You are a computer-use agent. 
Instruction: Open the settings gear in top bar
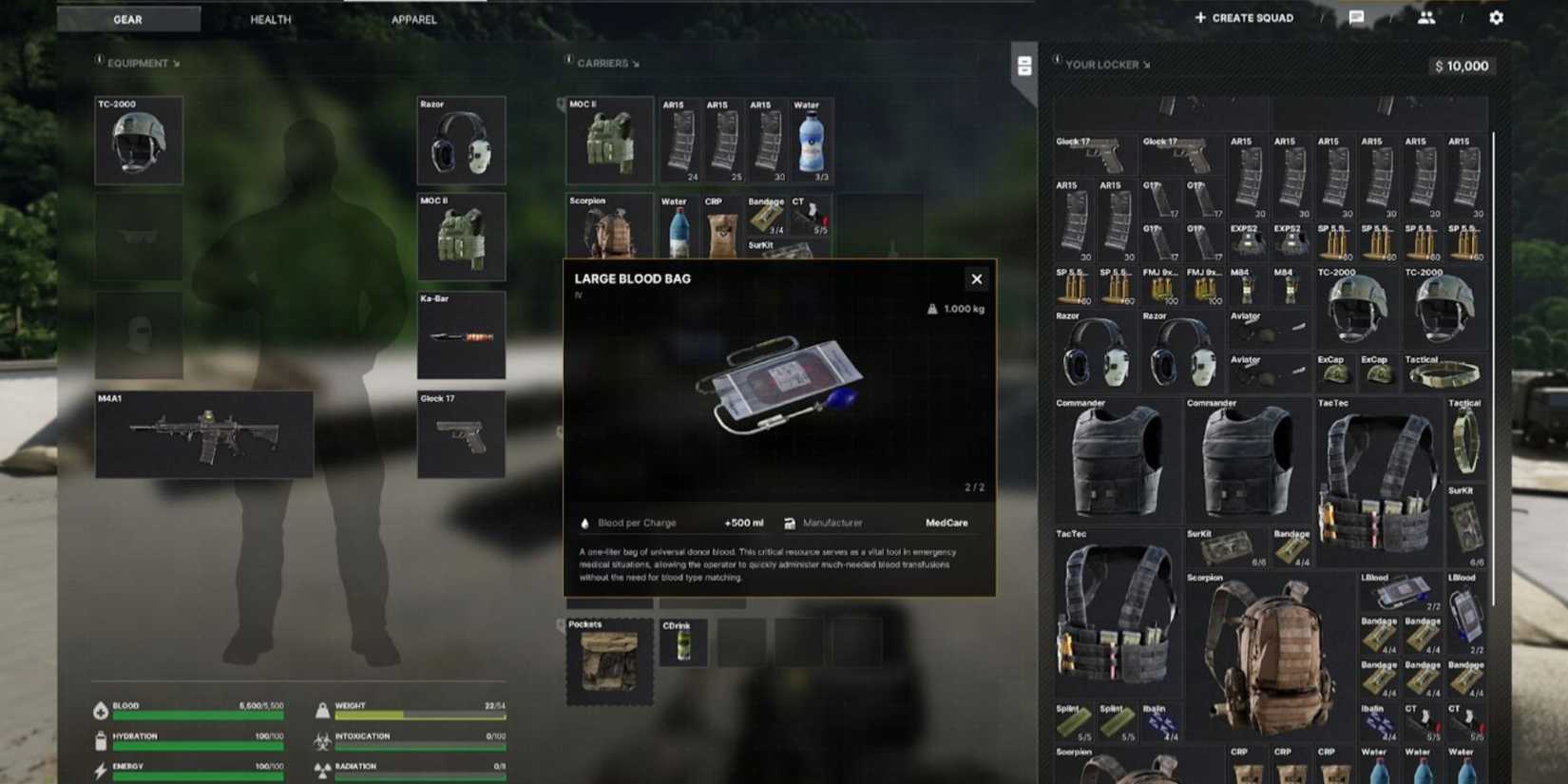[1495, 17]
